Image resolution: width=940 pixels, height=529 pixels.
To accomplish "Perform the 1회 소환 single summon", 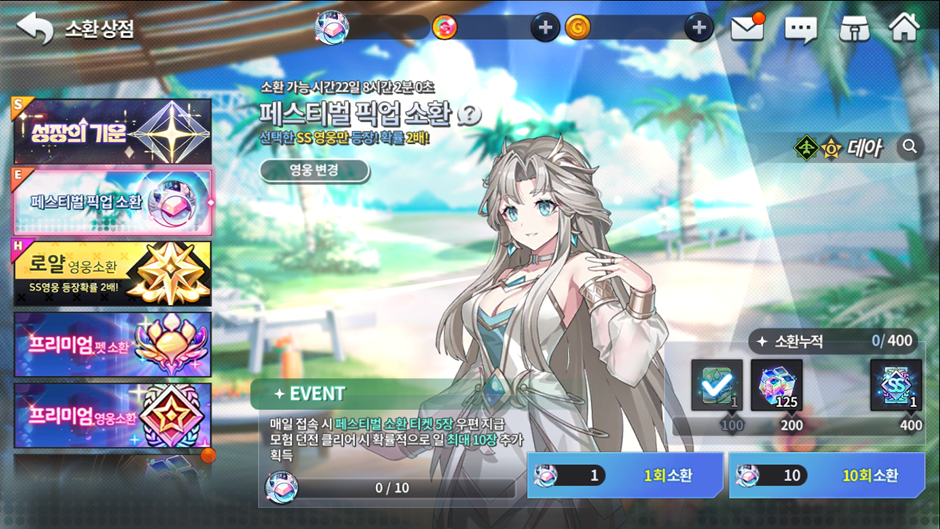I will coord(625,475).
